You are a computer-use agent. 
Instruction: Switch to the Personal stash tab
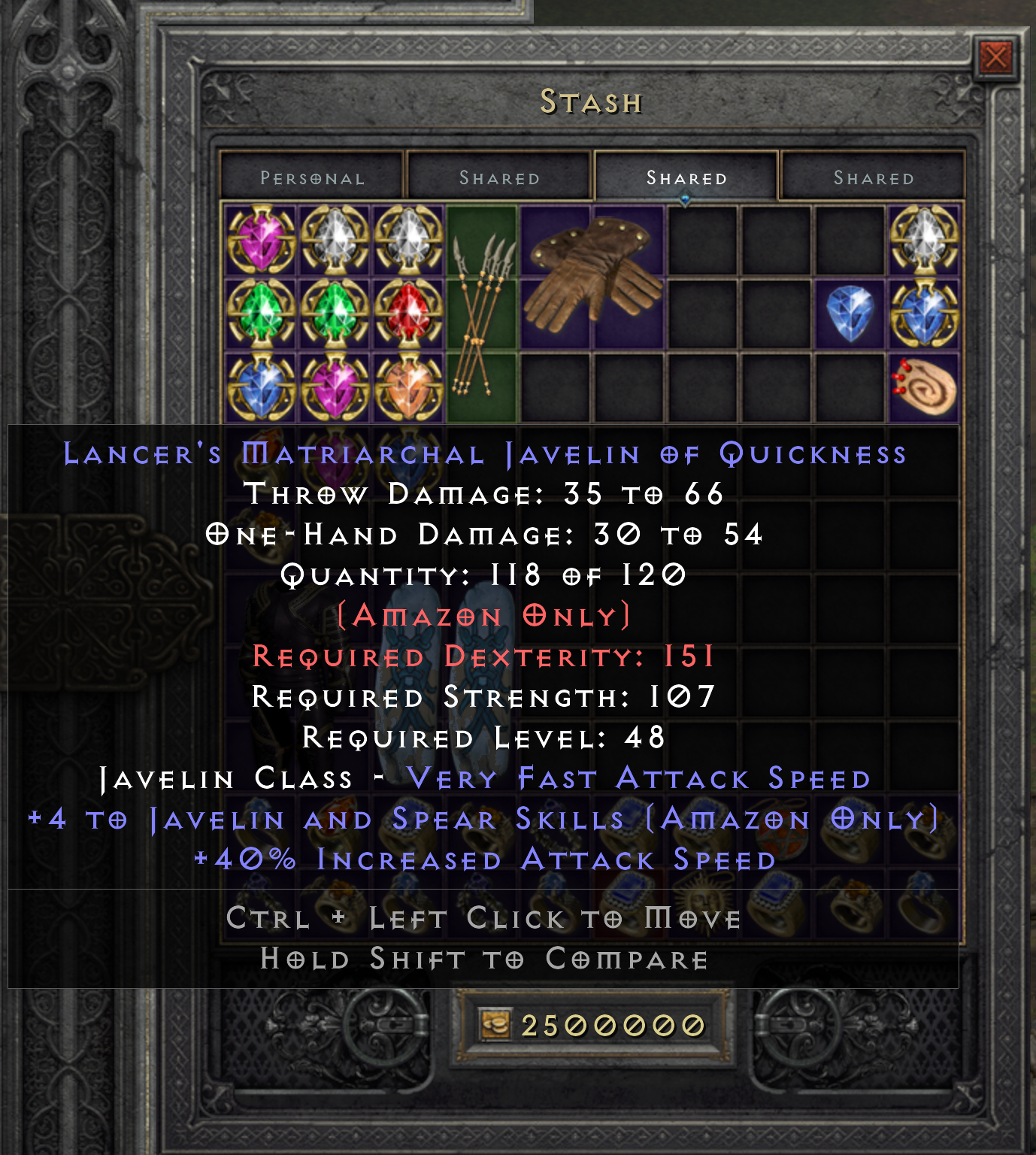pos(310,177)
